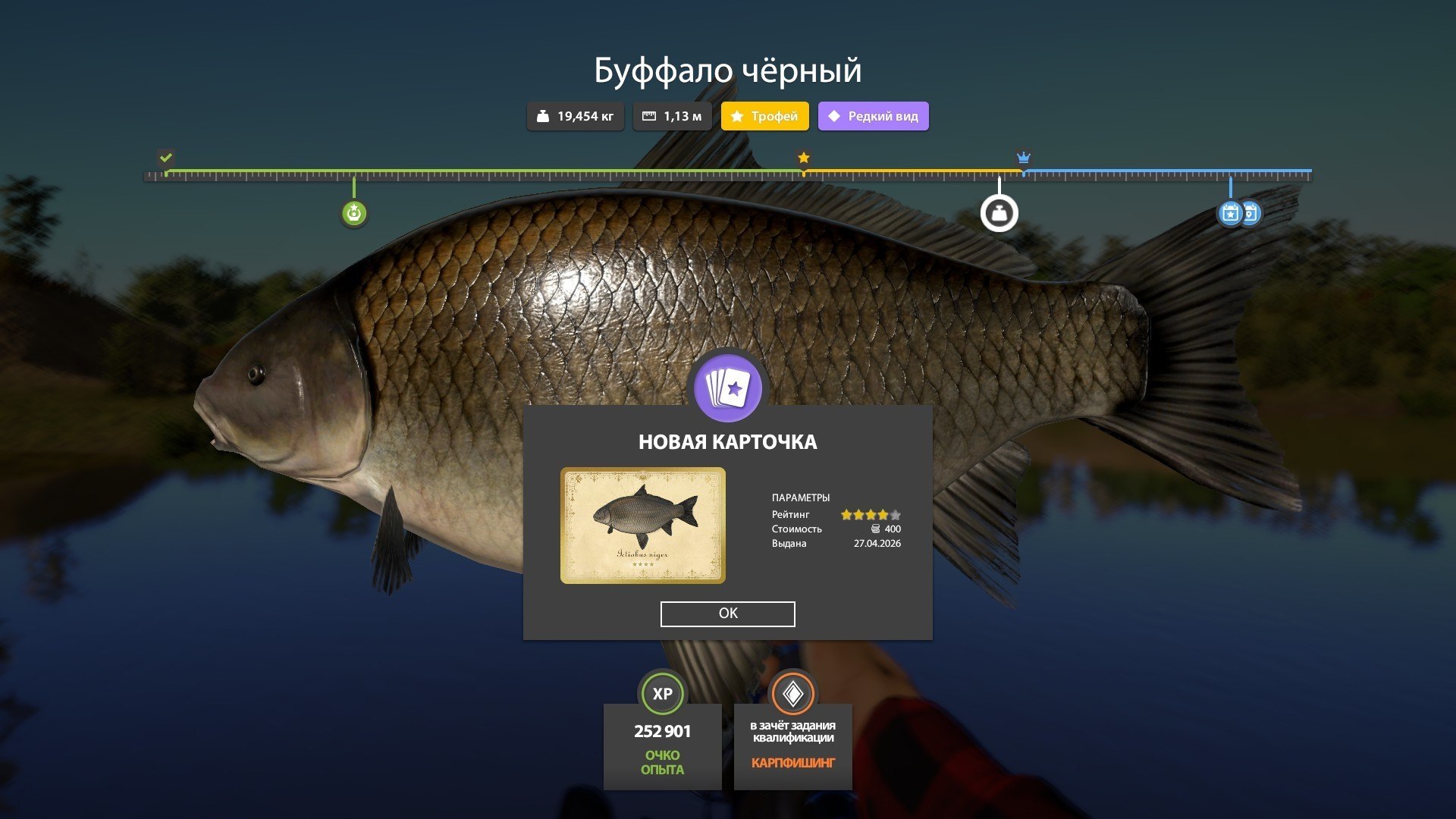Viewport: 1456px width, 819px height.
Task: Click the purple card pack icon above the dialog
Action: click(727, 388)
